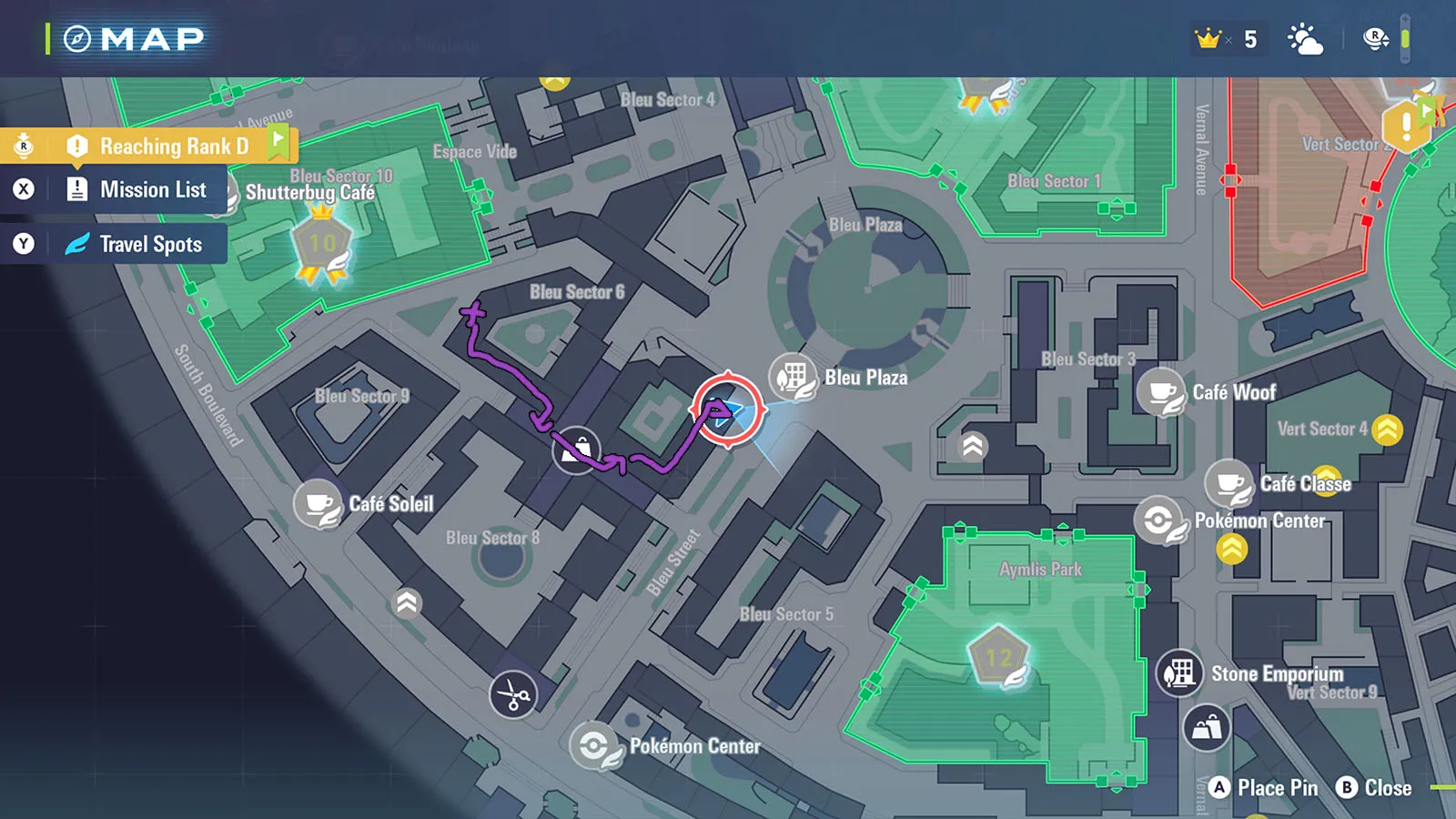The height and width of the screenshot is (819, 1456).
Task: Select the wild zone 12 badge in Aymlis Park
Action: pos(998,657)
